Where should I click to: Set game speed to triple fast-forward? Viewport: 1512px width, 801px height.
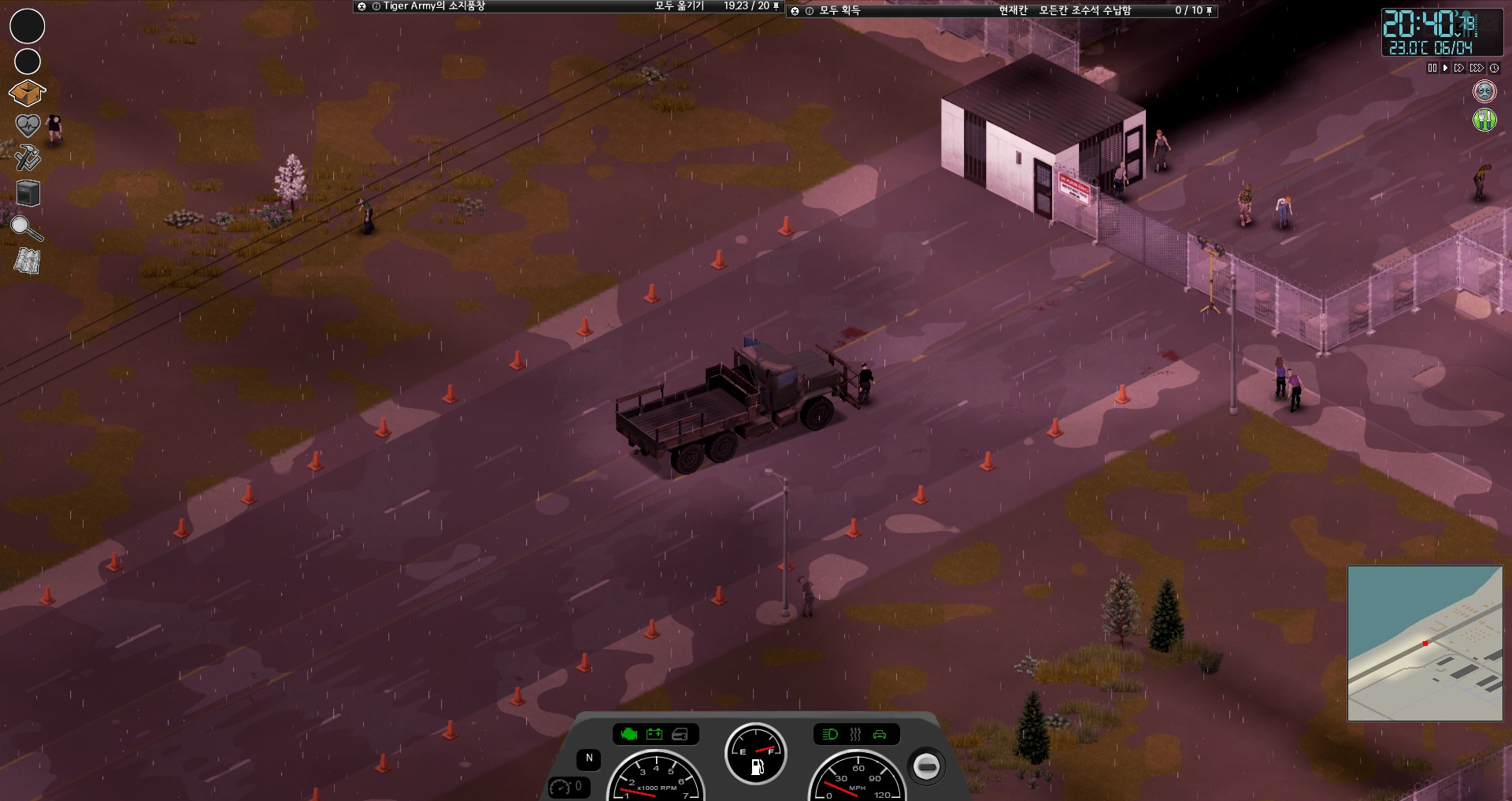click(1477, 69)
